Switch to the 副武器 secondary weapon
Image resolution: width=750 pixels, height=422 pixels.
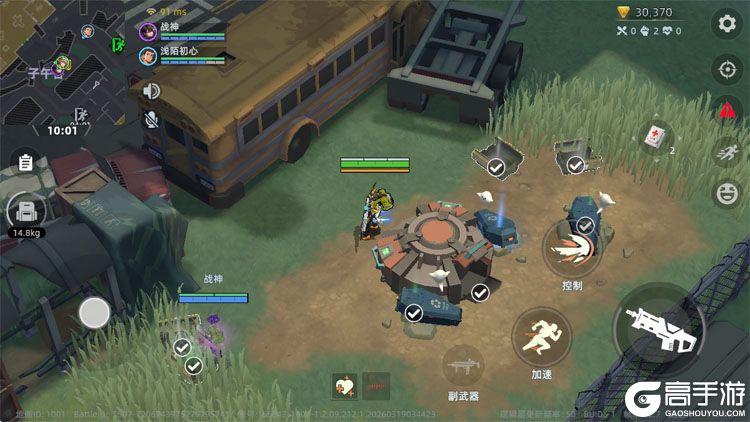[461, 366]
